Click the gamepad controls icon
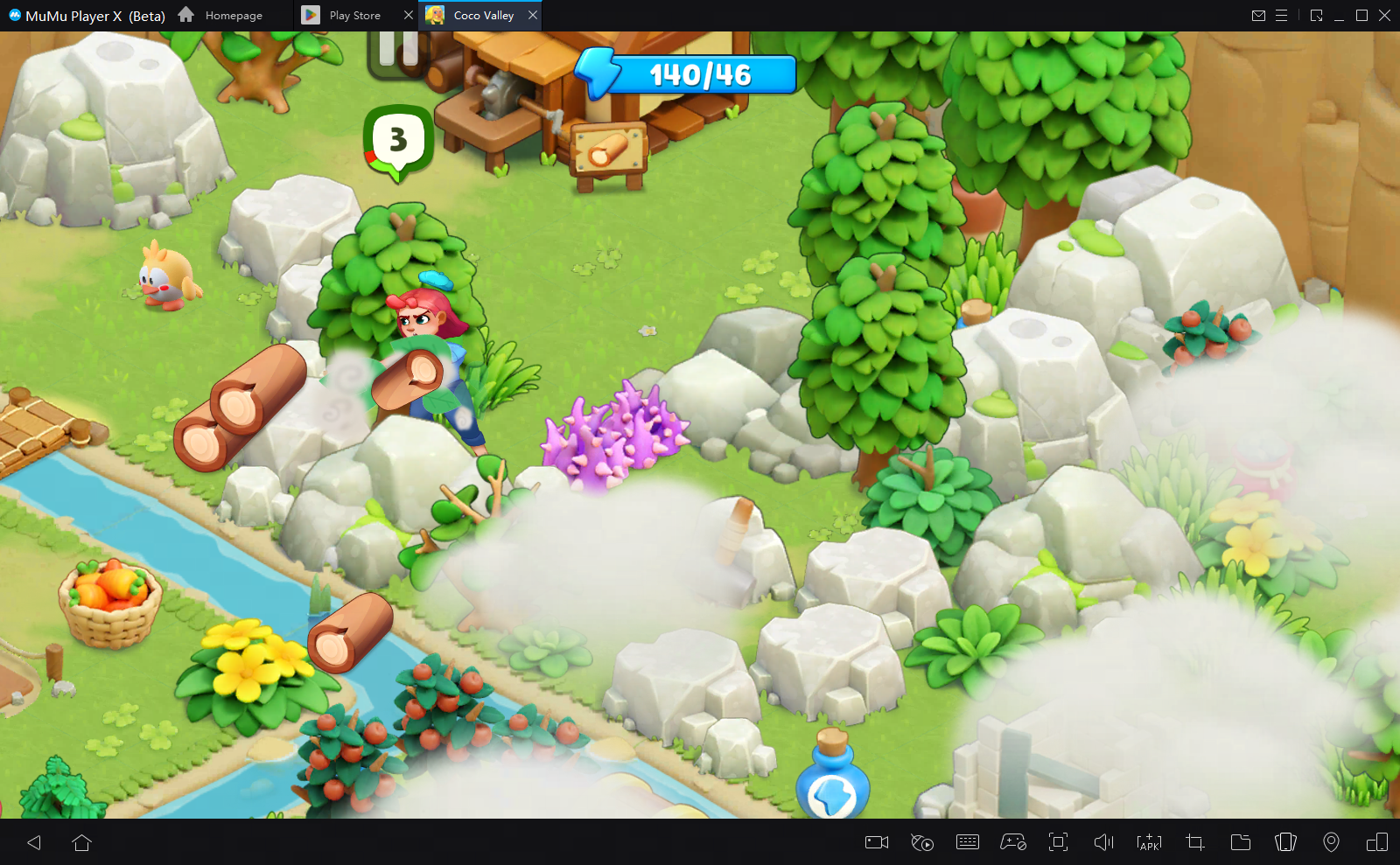 point(1014,842)
